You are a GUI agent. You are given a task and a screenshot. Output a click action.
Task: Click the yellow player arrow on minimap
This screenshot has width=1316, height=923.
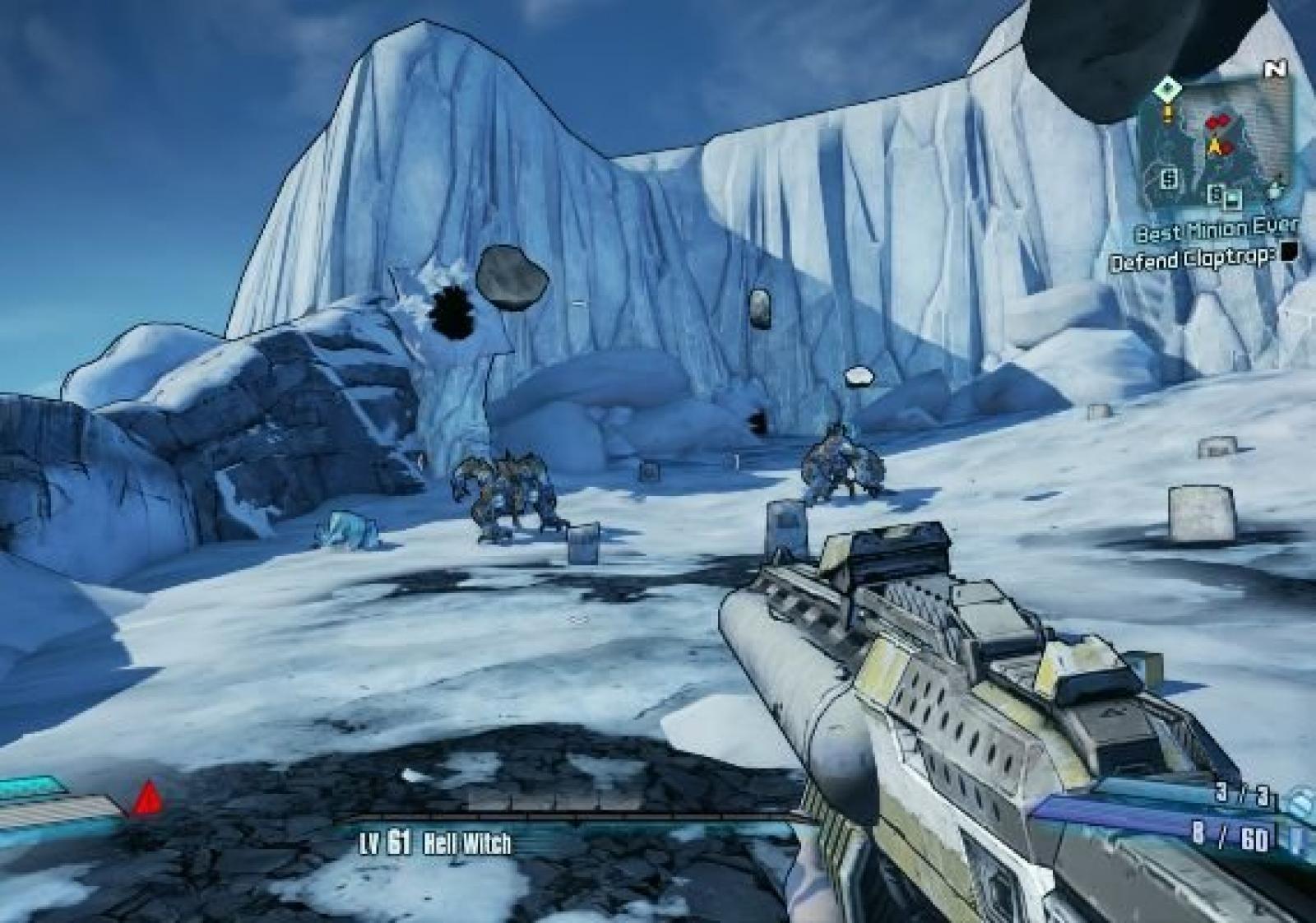pos(1213,146)
